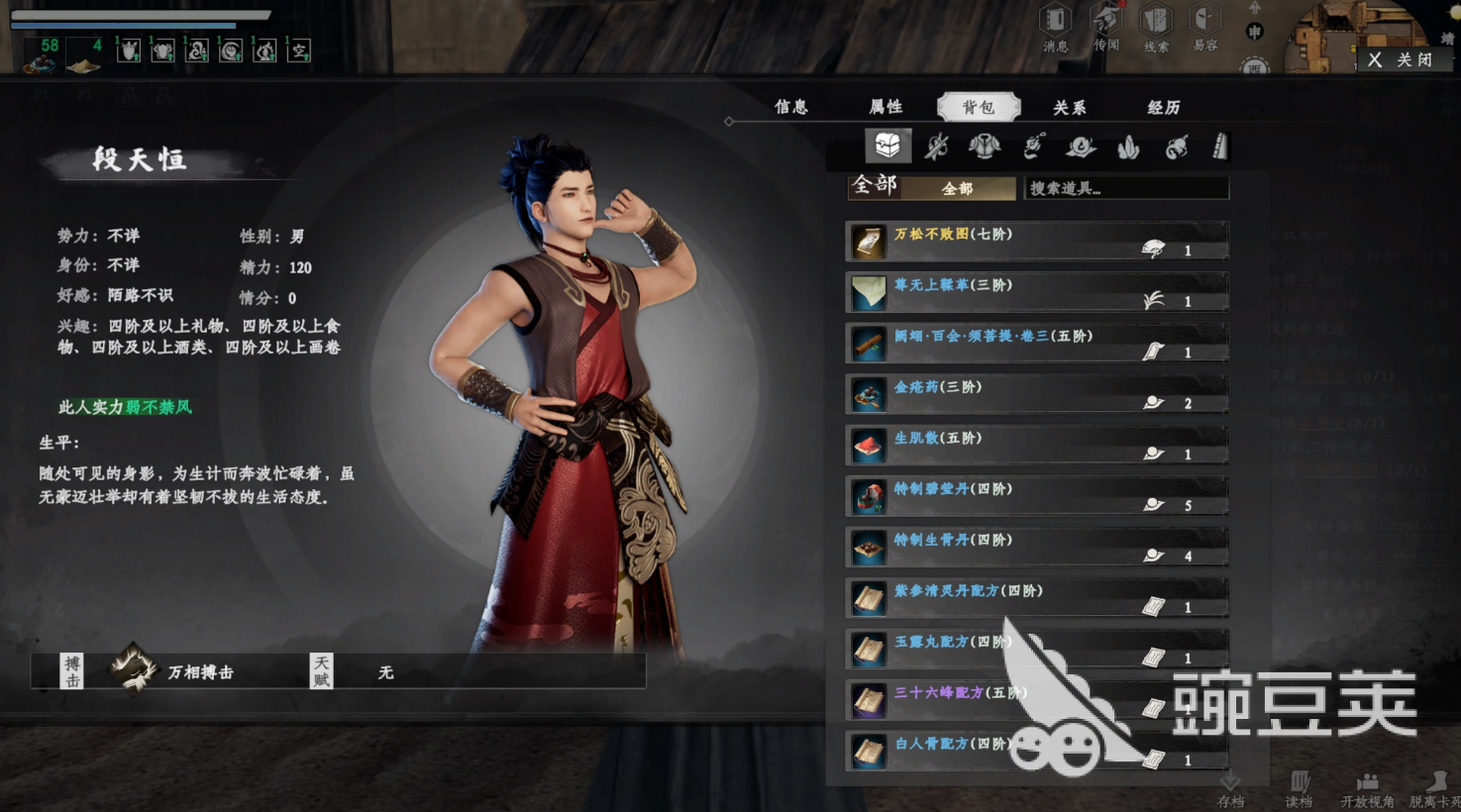1461x812 pixels.
Task: Close the character panel with 关闭
Action: pos(1403,59)
